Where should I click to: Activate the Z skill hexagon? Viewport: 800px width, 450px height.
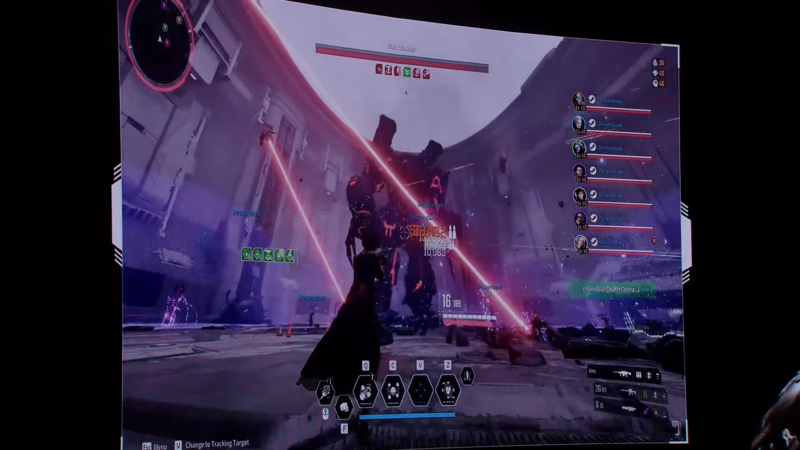pyautogui.click(x=447, y=389)
